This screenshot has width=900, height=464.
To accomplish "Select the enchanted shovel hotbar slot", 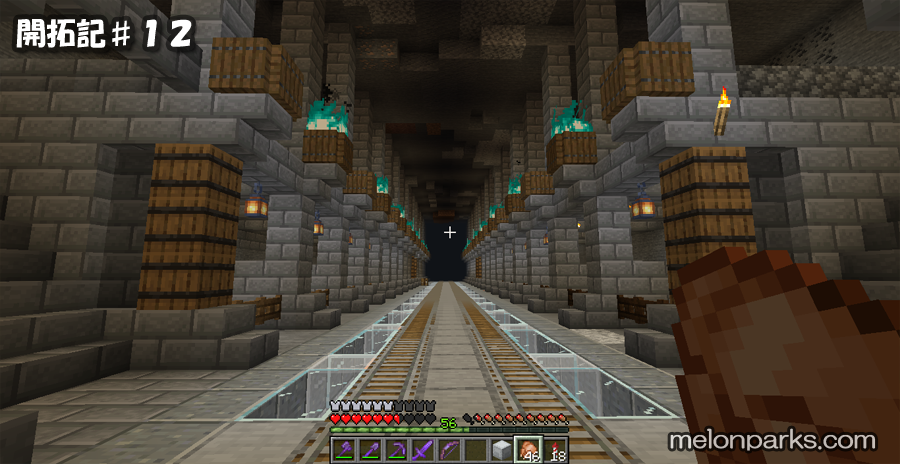I will [369, 450].
